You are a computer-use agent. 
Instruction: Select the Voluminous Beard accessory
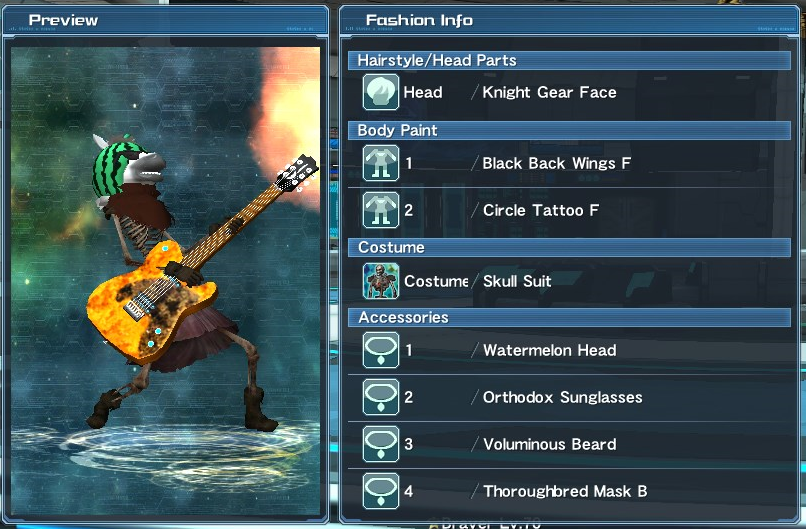(x=549, y=444)
